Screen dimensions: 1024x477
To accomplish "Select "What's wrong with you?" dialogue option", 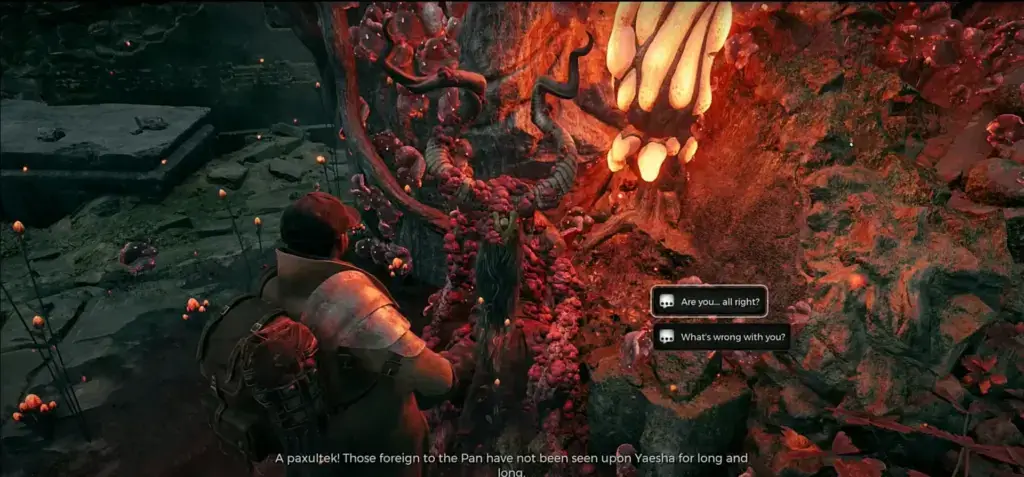I will coord(721,337).
